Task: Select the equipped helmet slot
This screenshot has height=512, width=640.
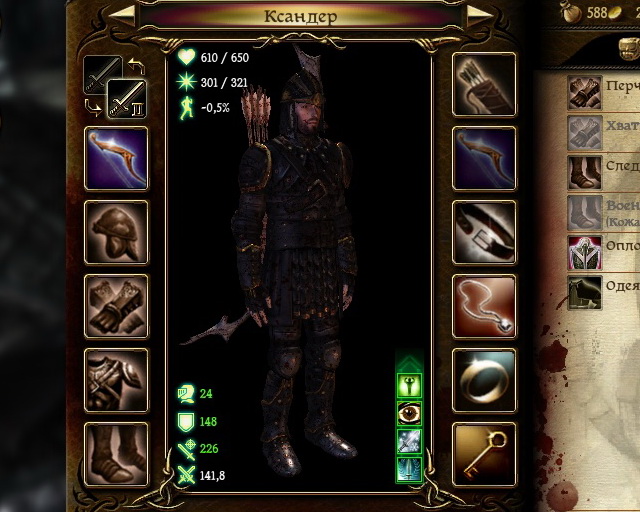Action: click(x=116, y=232)
